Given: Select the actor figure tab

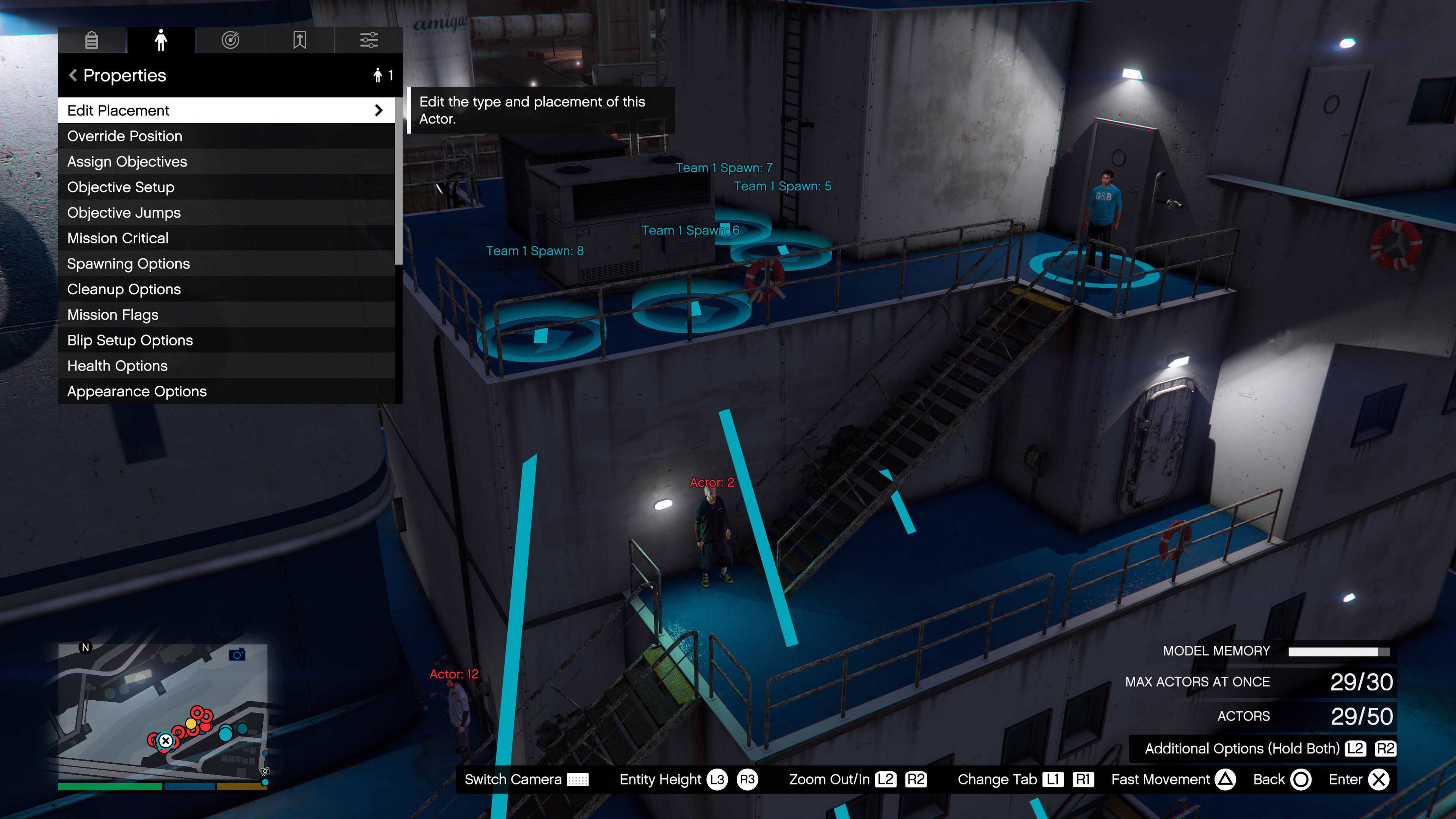Looking at the screenshot, I should tap(161, 40).
